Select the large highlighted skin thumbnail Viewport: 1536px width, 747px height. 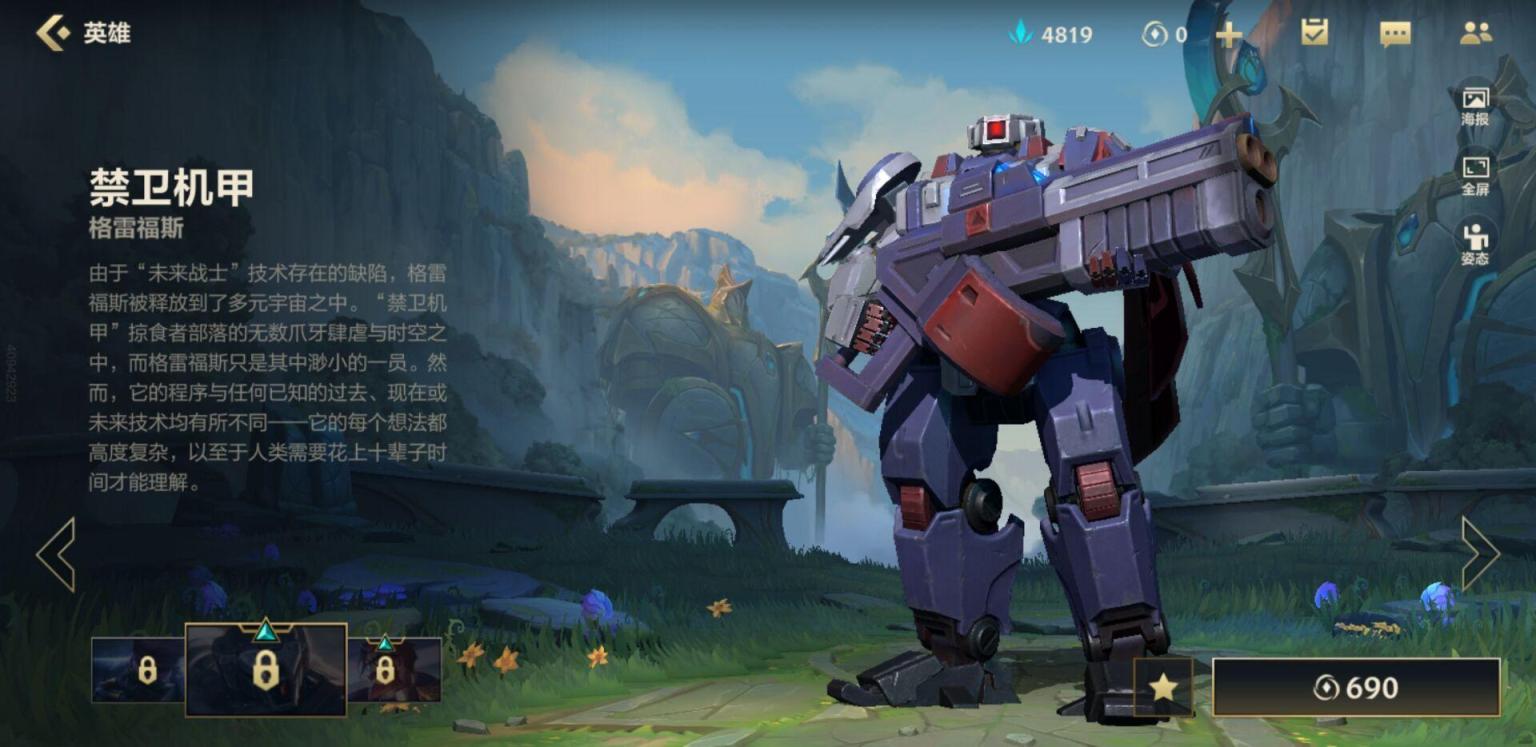click(266, 670)
